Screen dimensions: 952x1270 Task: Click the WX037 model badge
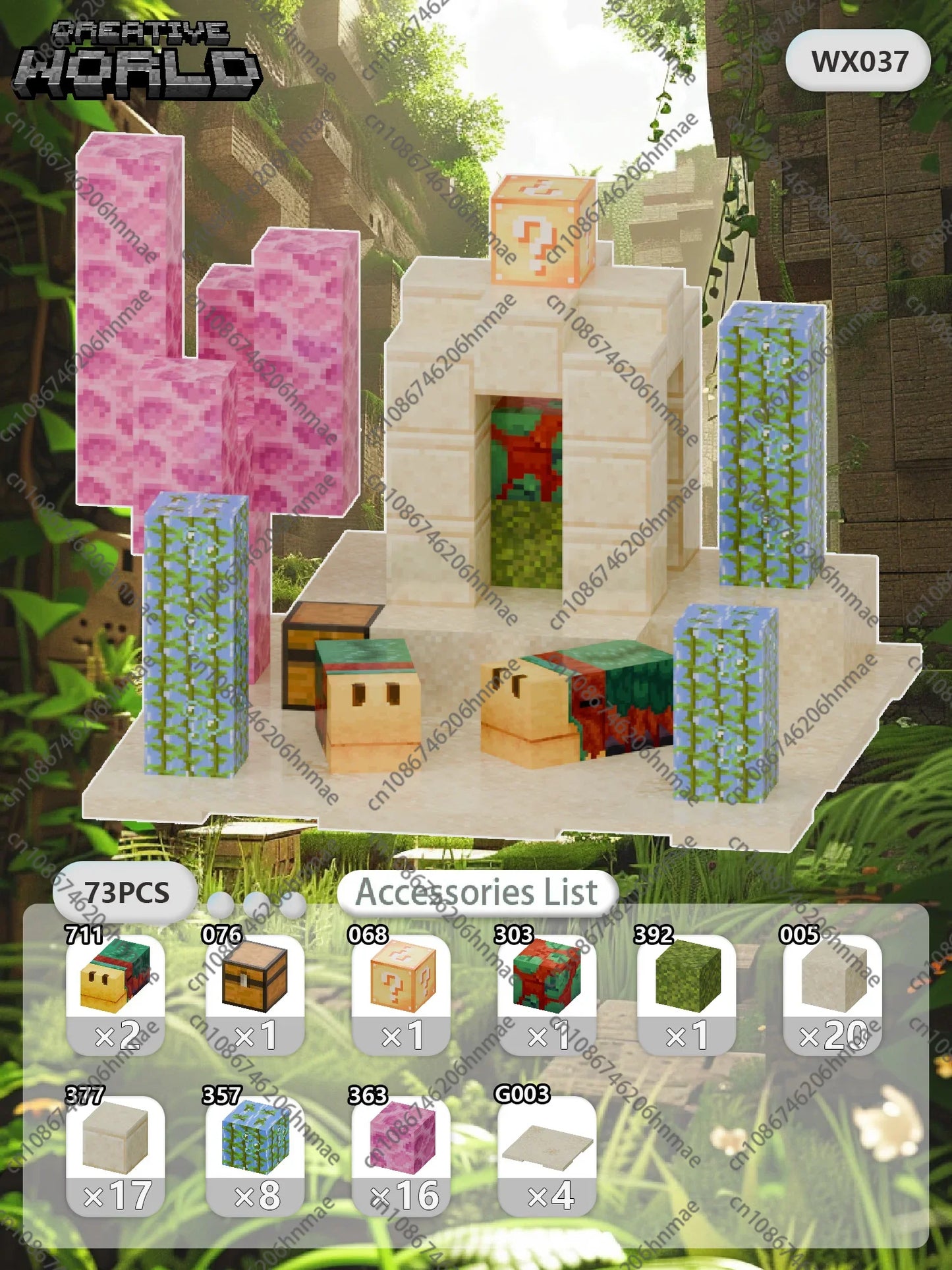(858, 61)
